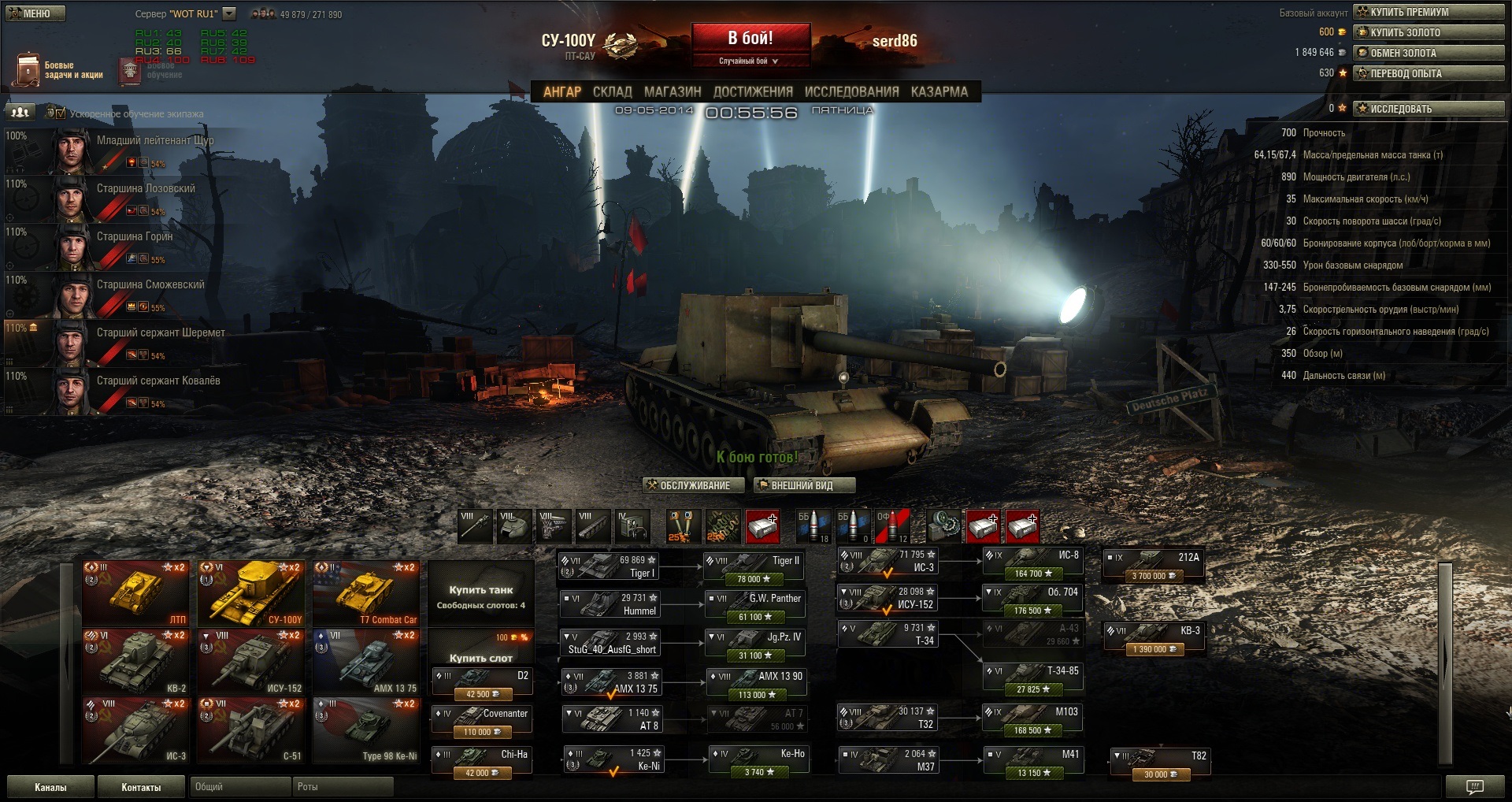
Task: Open the КАЗАРМА tab
Action: [939, 91]
